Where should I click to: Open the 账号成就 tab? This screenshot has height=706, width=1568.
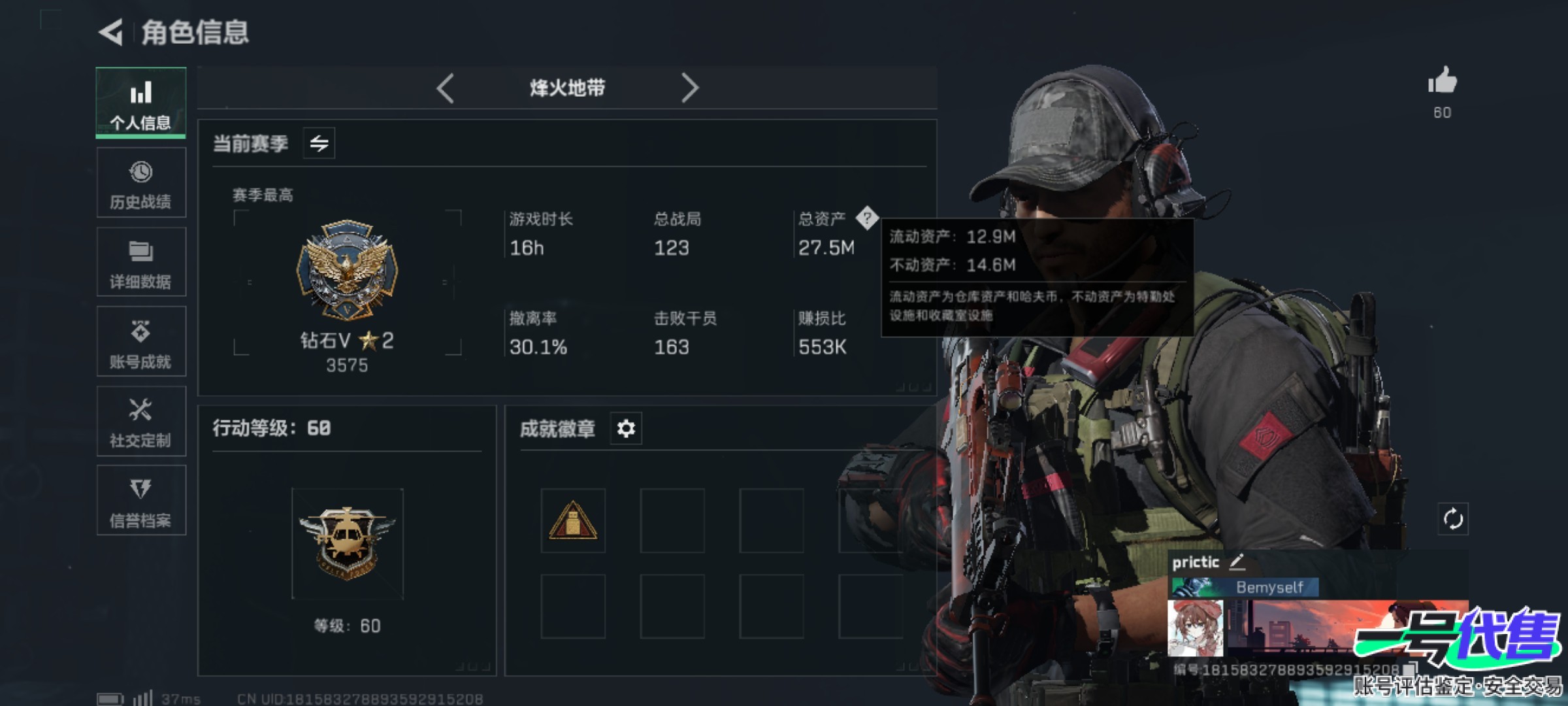point(140,343)
